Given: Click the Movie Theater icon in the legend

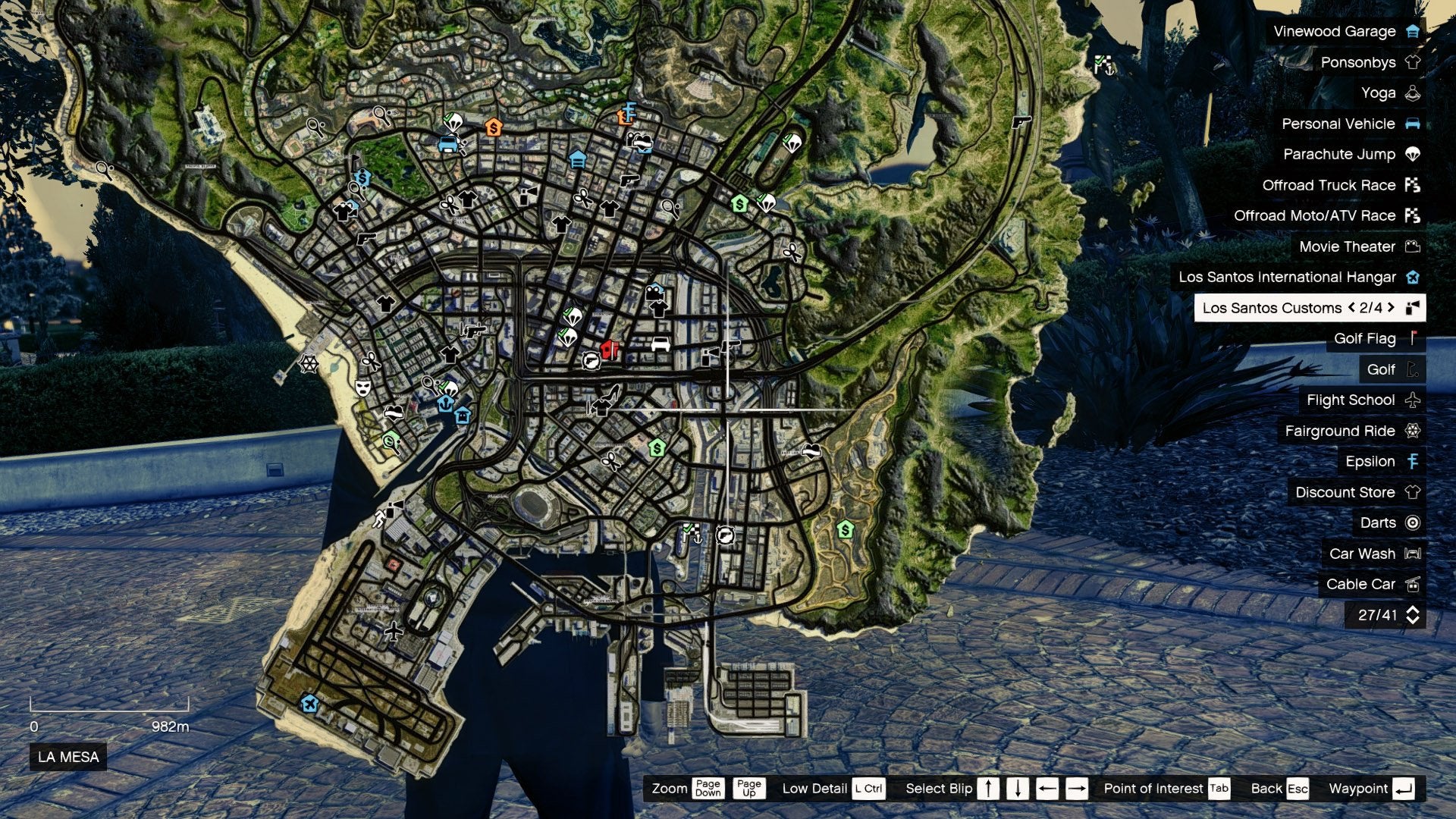Looking at the screenshot, I should 1411,246.
